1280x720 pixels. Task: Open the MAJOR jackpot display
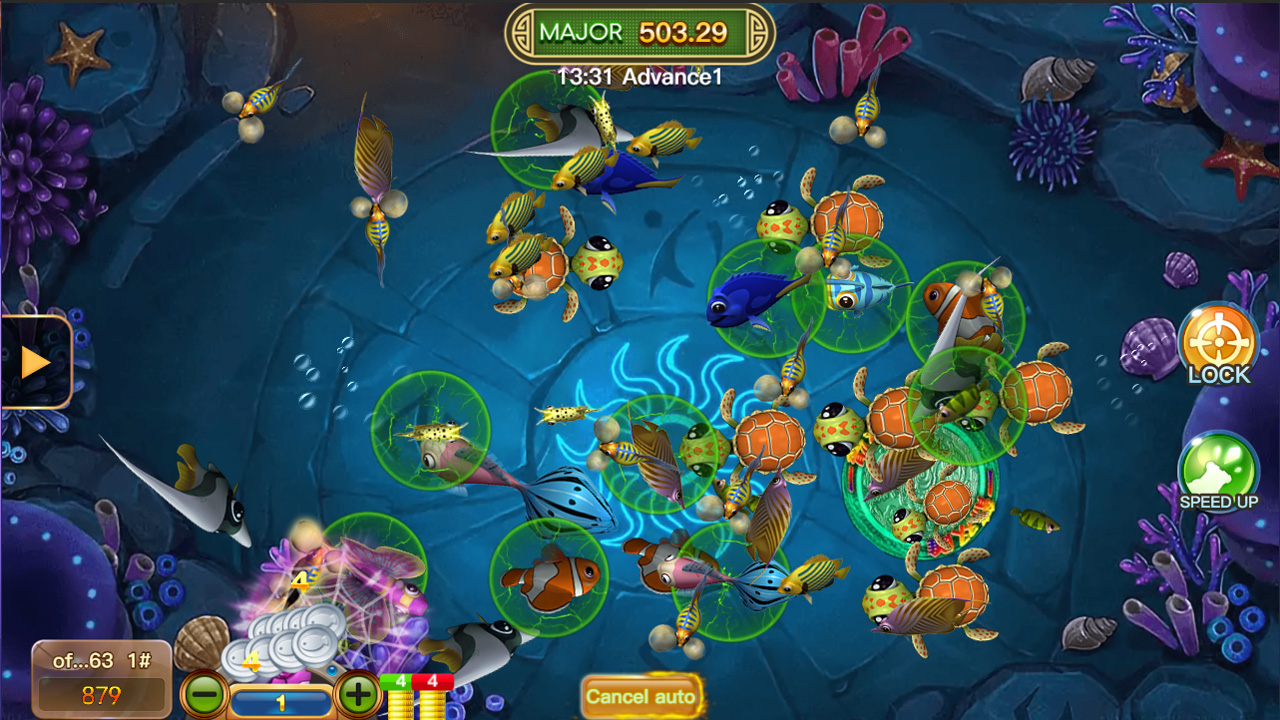[x=640, y=33]
